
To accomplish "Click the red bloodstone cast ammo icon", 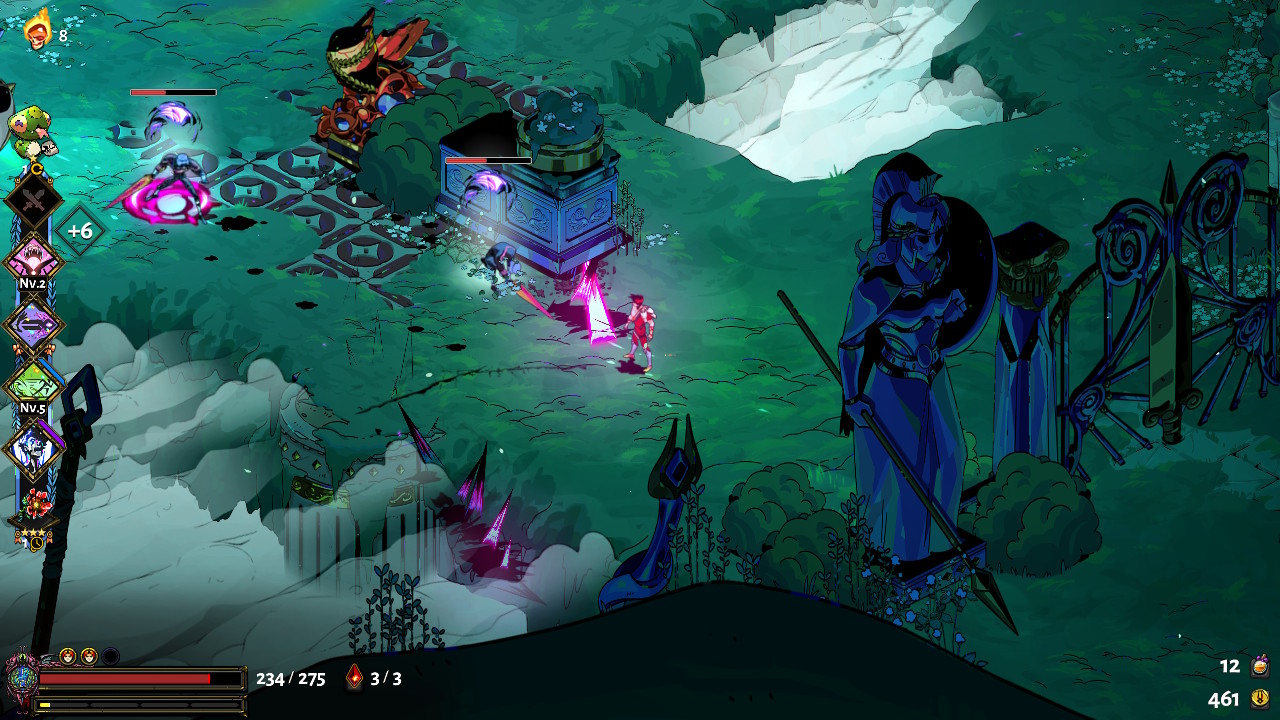I will tap(354, 678).
